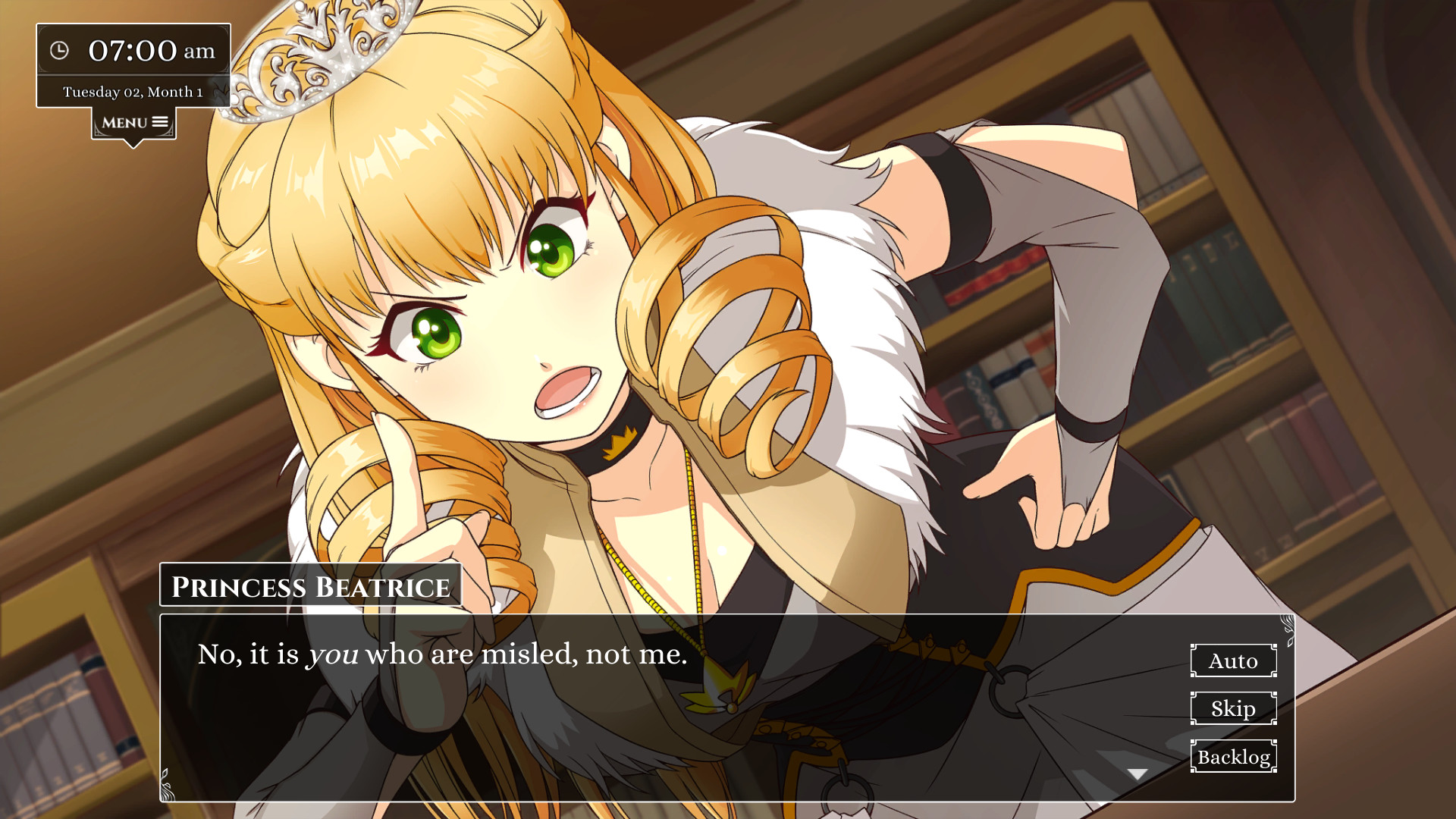Click the date showing Tuesday 02, Month 1
Screen dimensions: 1456x819
pos(135,90)
